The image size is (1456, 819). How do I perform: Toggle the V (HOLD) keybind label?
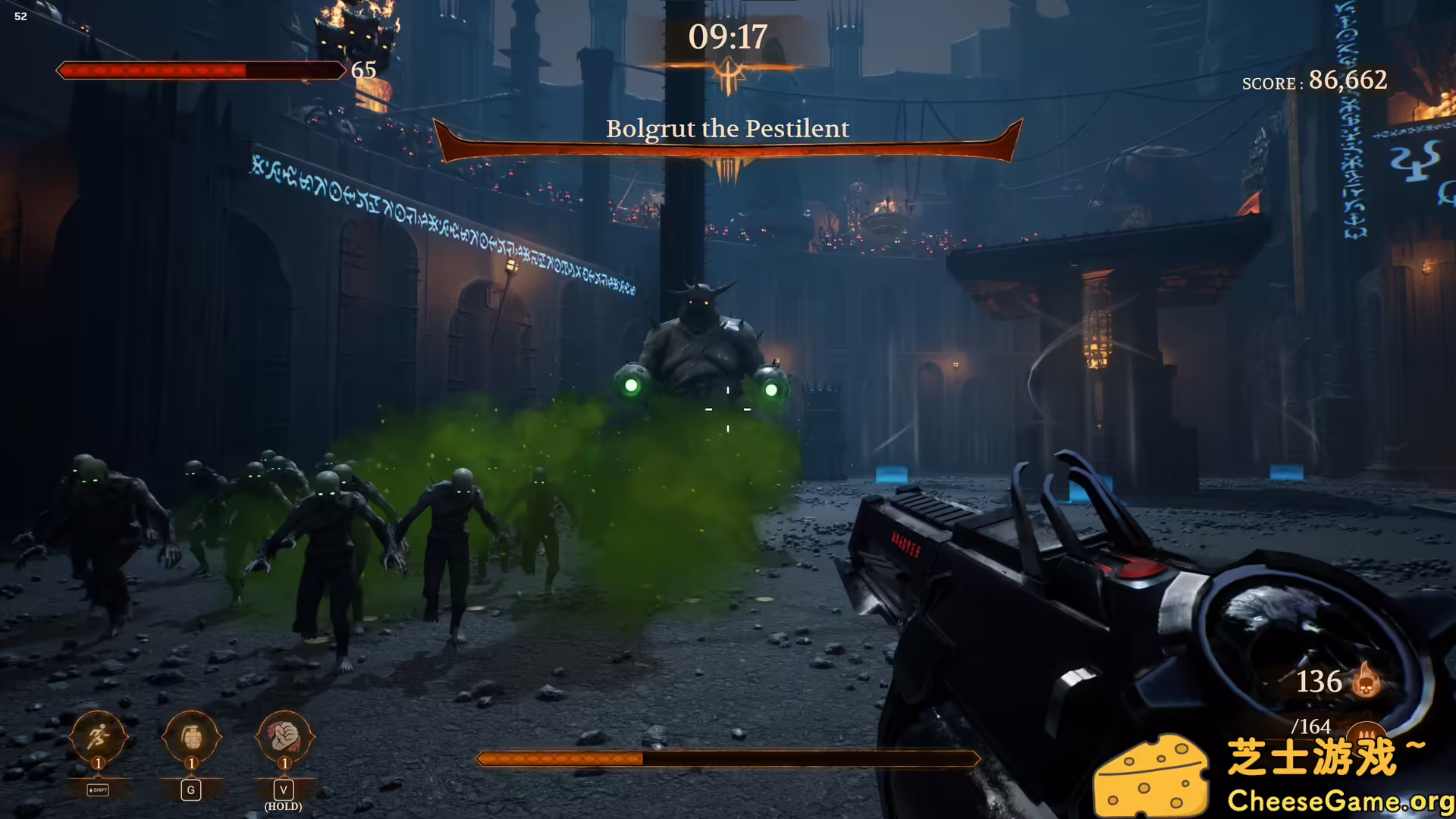click(284, 793)
